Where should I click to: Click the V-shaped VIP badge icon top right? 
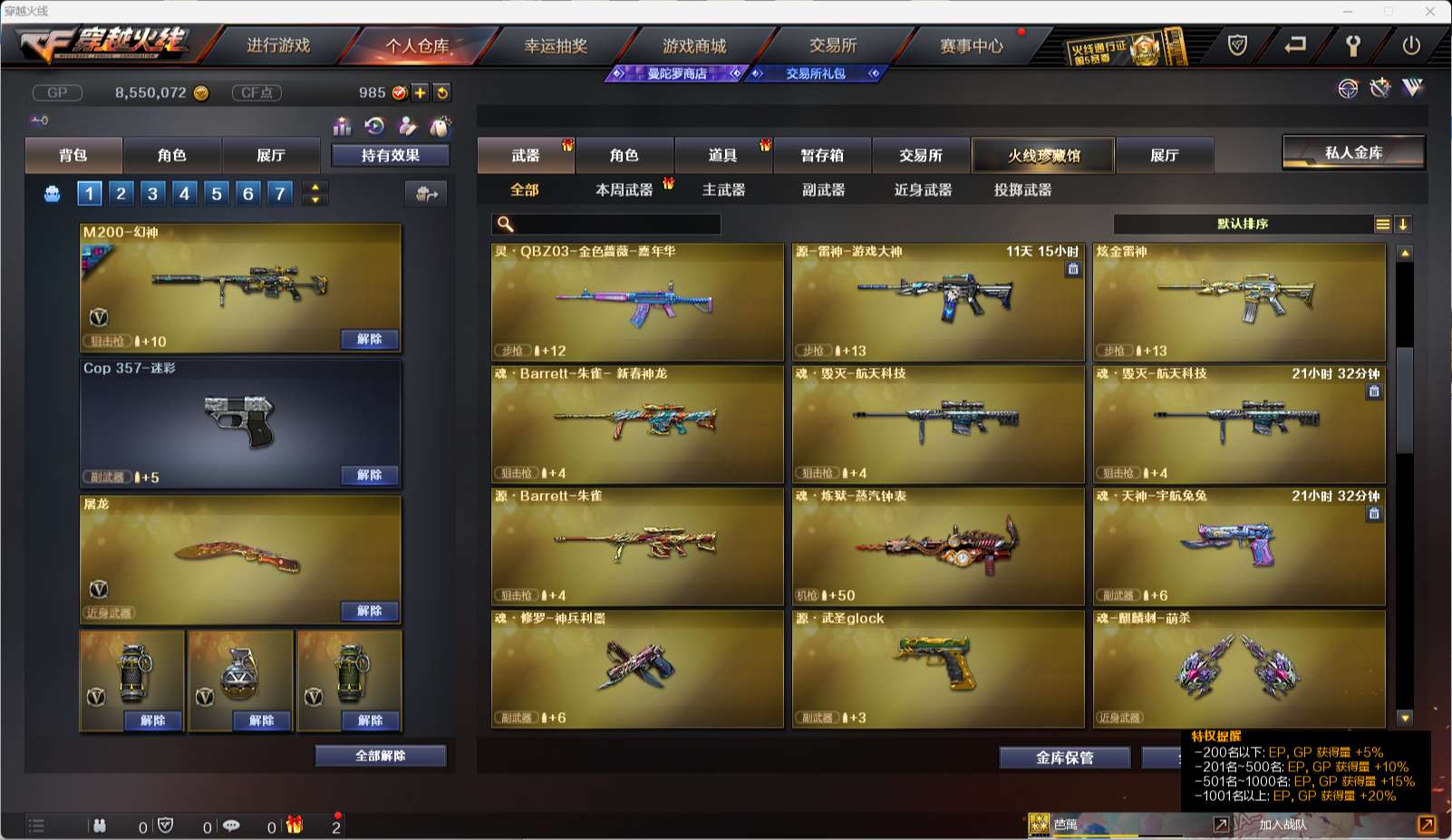click(1414, 88)
